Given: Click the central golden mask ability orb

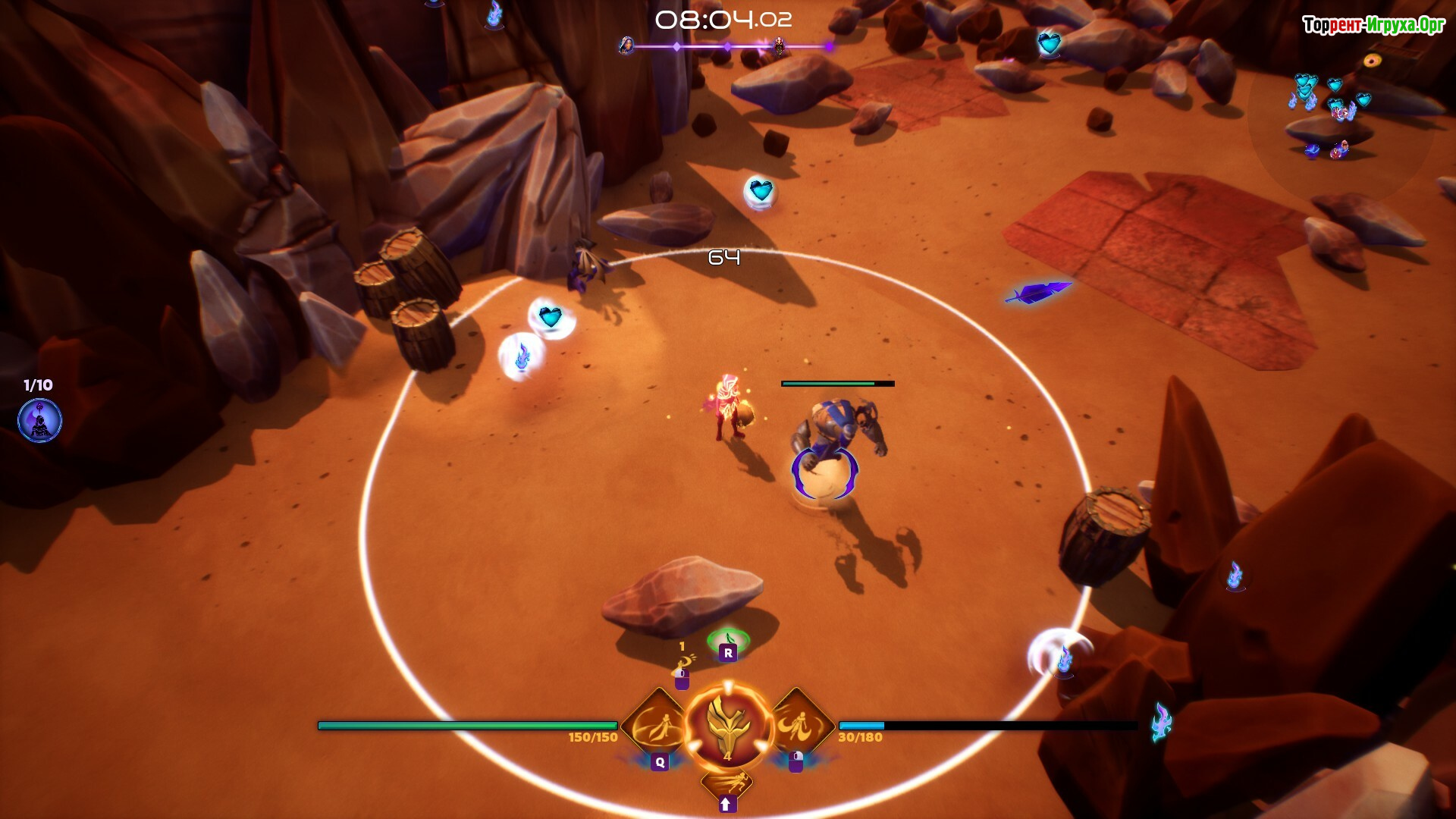Looking at the screenshot, I should [728, 726].
